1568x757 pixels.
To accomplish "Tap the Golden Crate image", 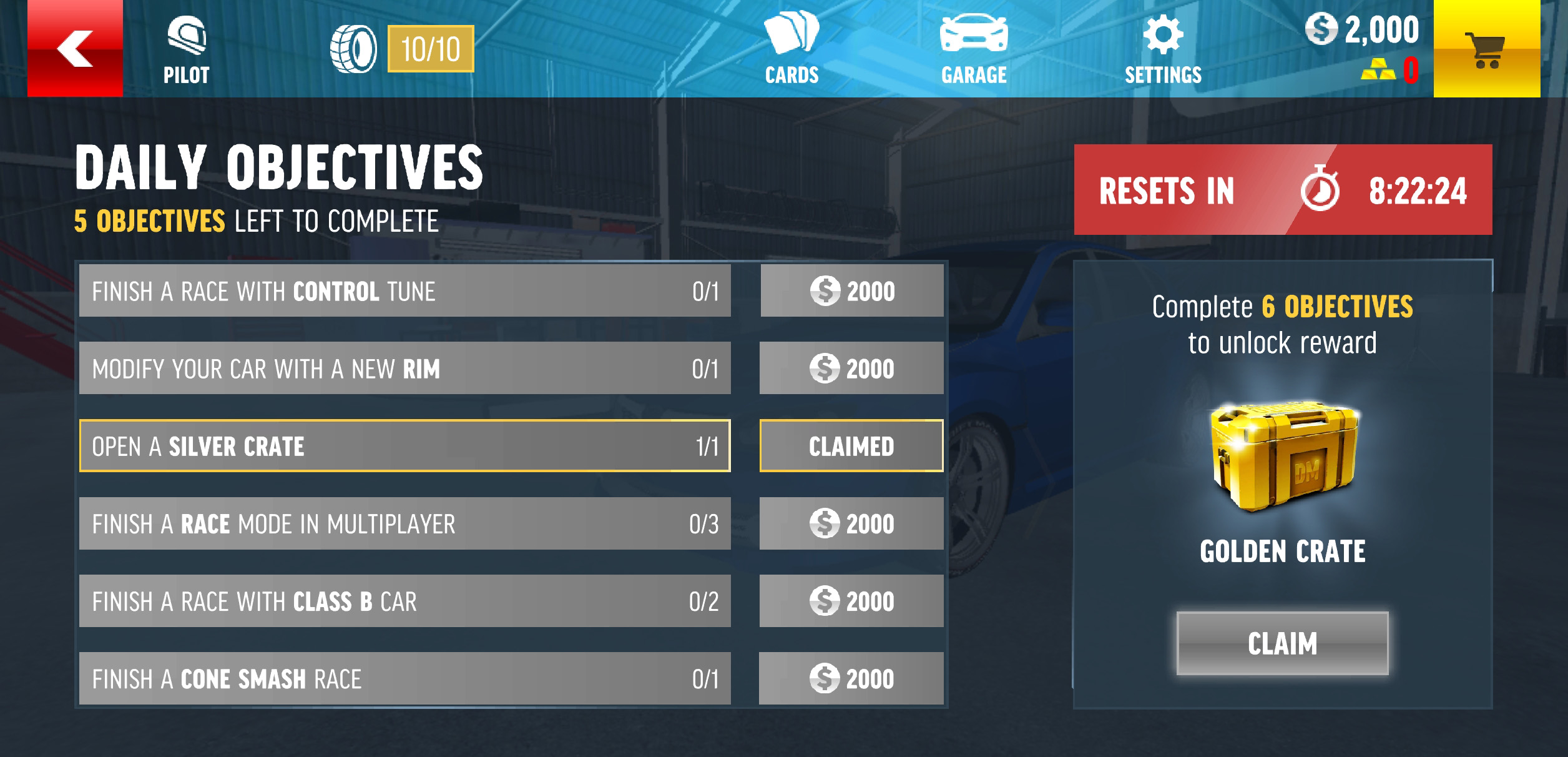I will point(1283,457).
